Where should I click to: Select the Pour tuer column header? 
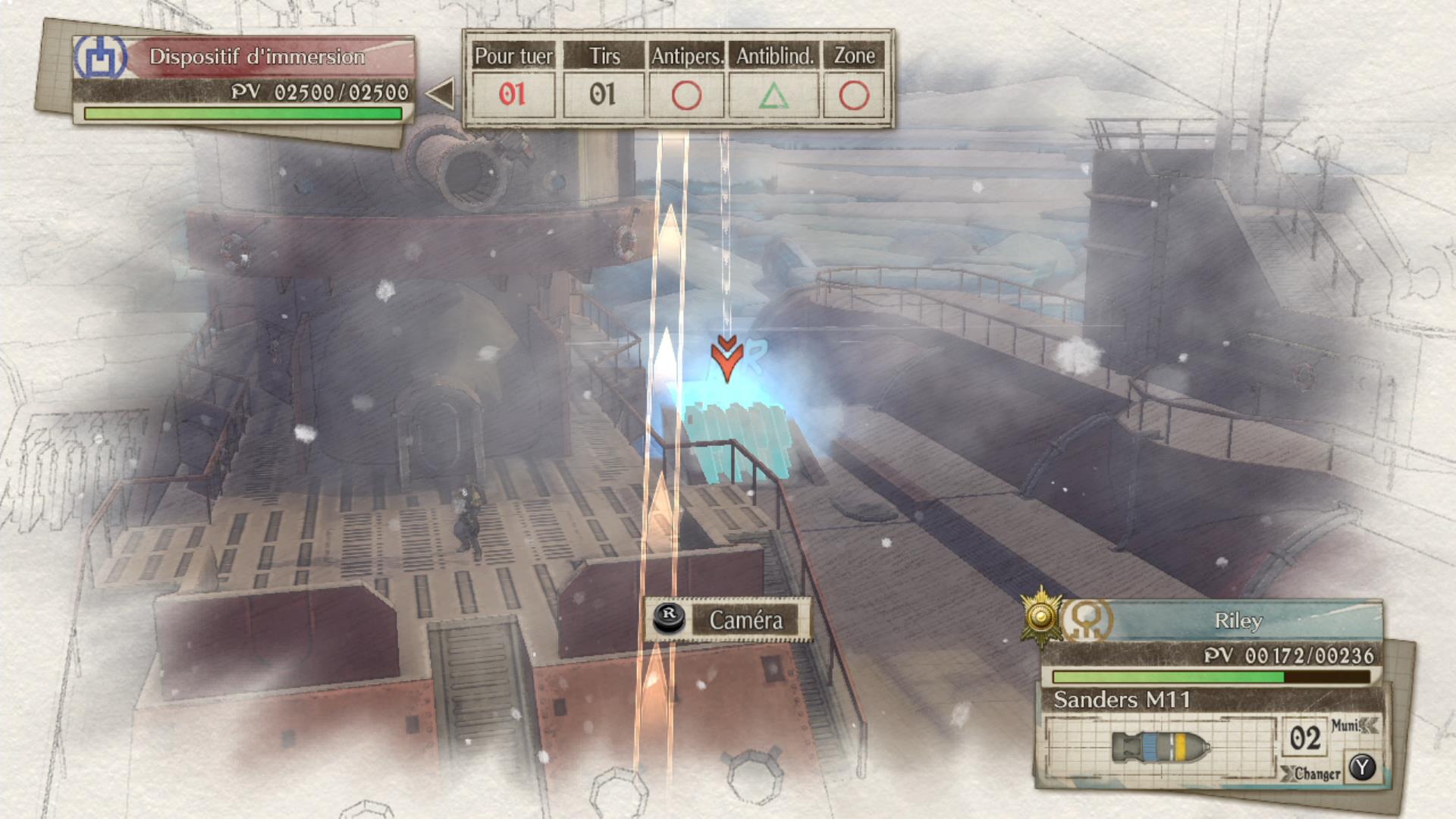[513, 55]
